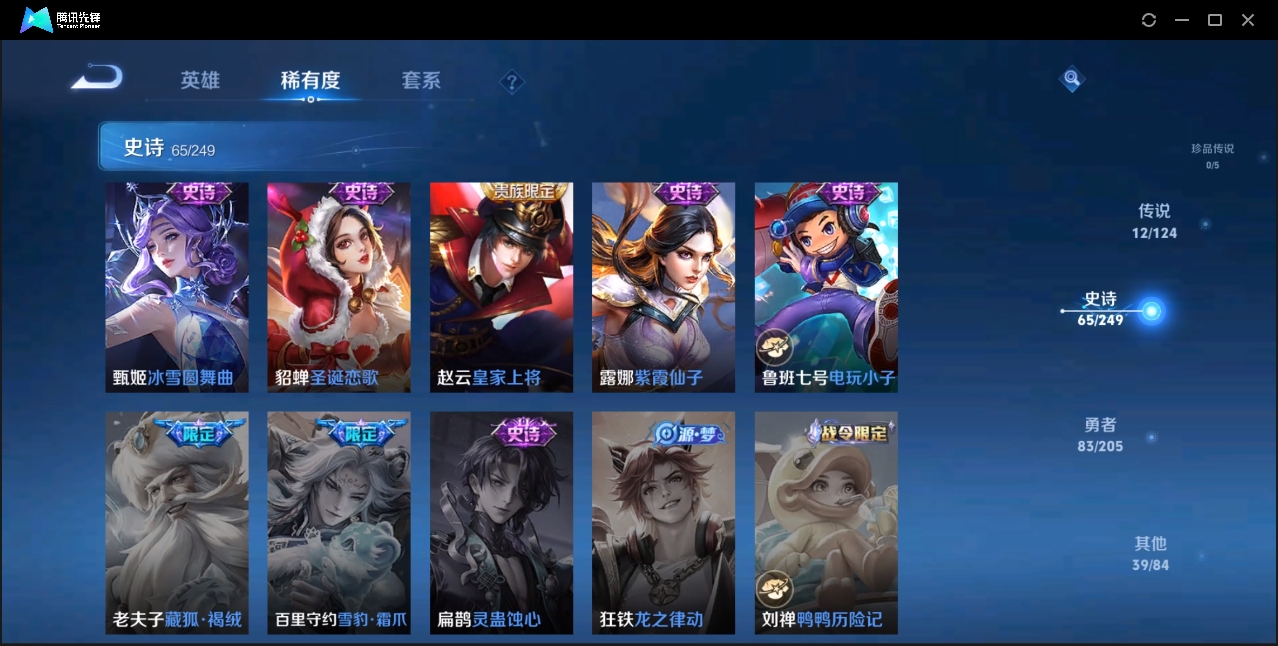
Task: Show help via the question mark icon
Action: click(512, 82)
